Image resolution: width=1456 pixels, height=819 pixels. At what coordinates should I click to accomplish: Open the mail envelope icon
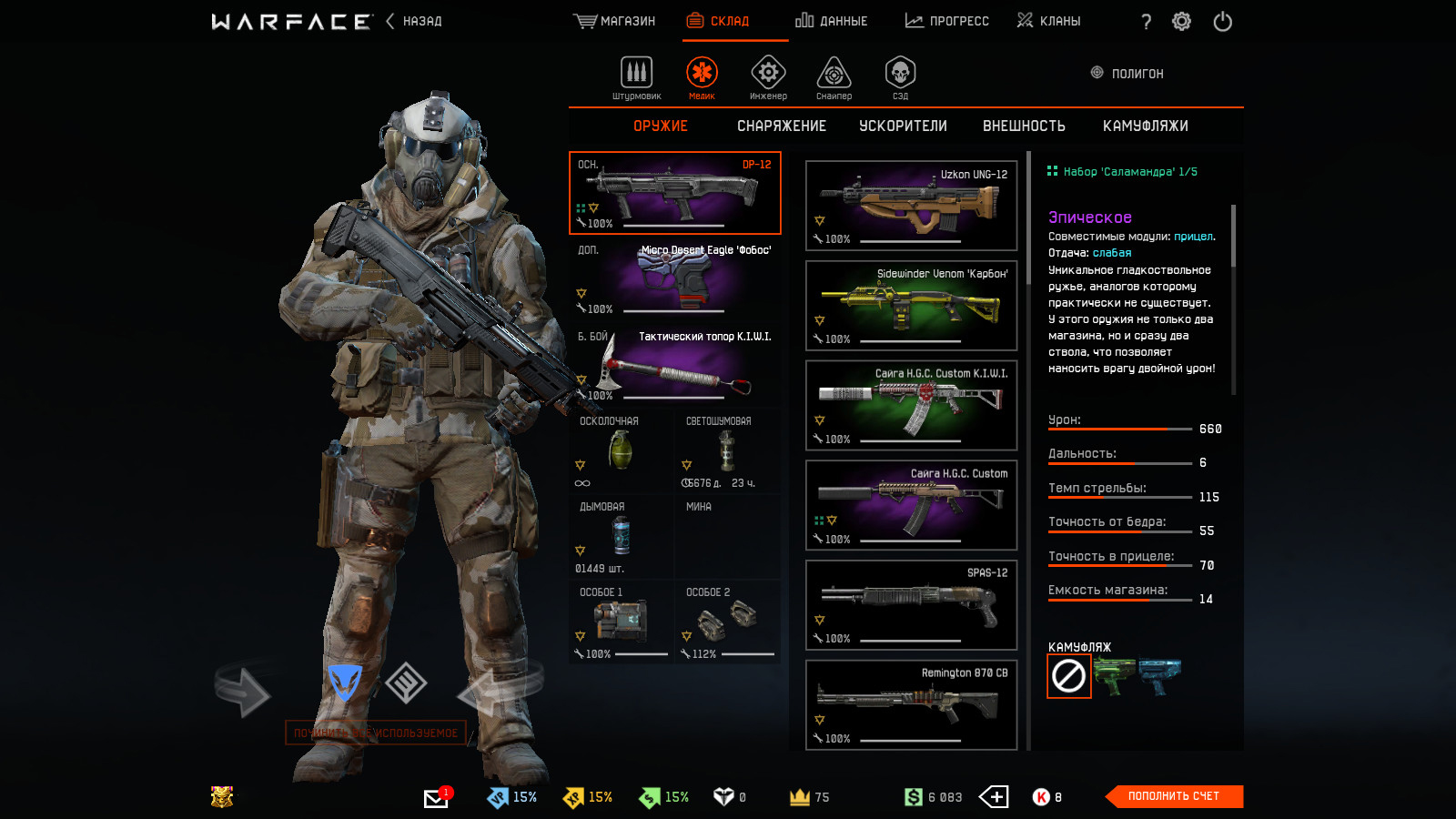pos(436,798)
